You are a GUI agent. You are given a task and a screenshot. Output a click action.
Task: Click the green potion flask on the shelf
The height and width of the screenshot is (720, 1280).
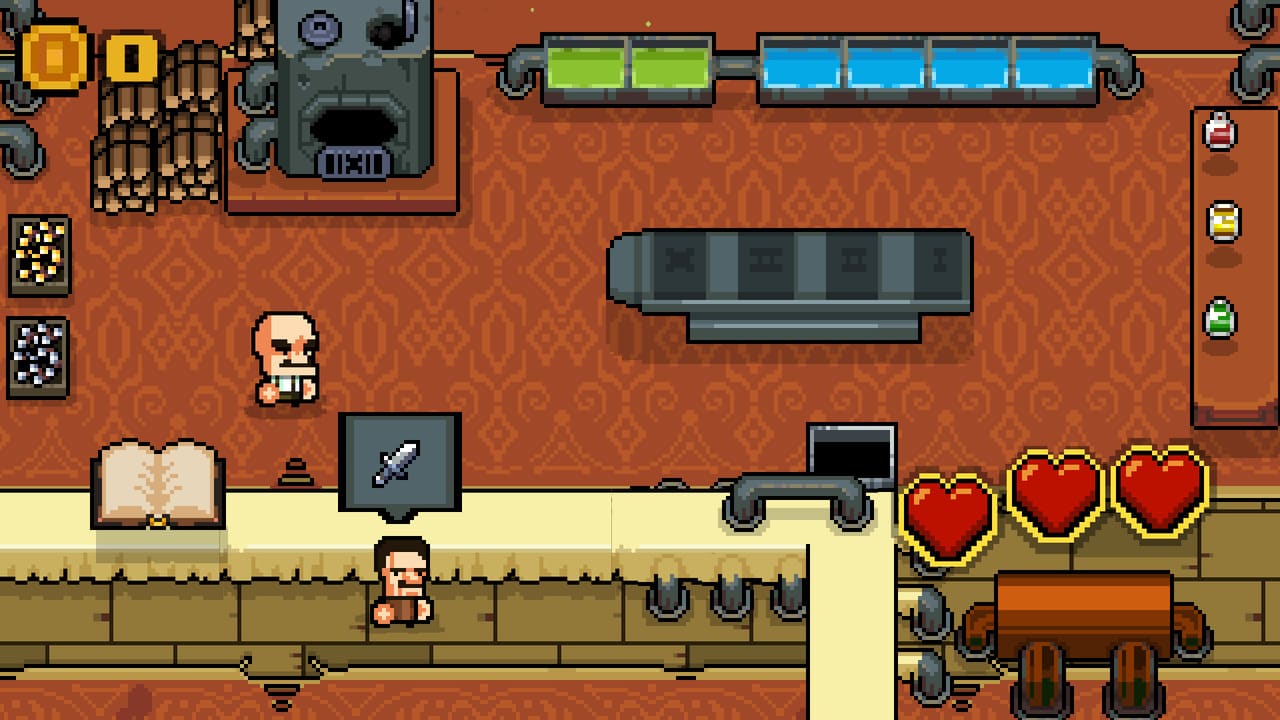pyautogui.click(x=1218, y=315)
